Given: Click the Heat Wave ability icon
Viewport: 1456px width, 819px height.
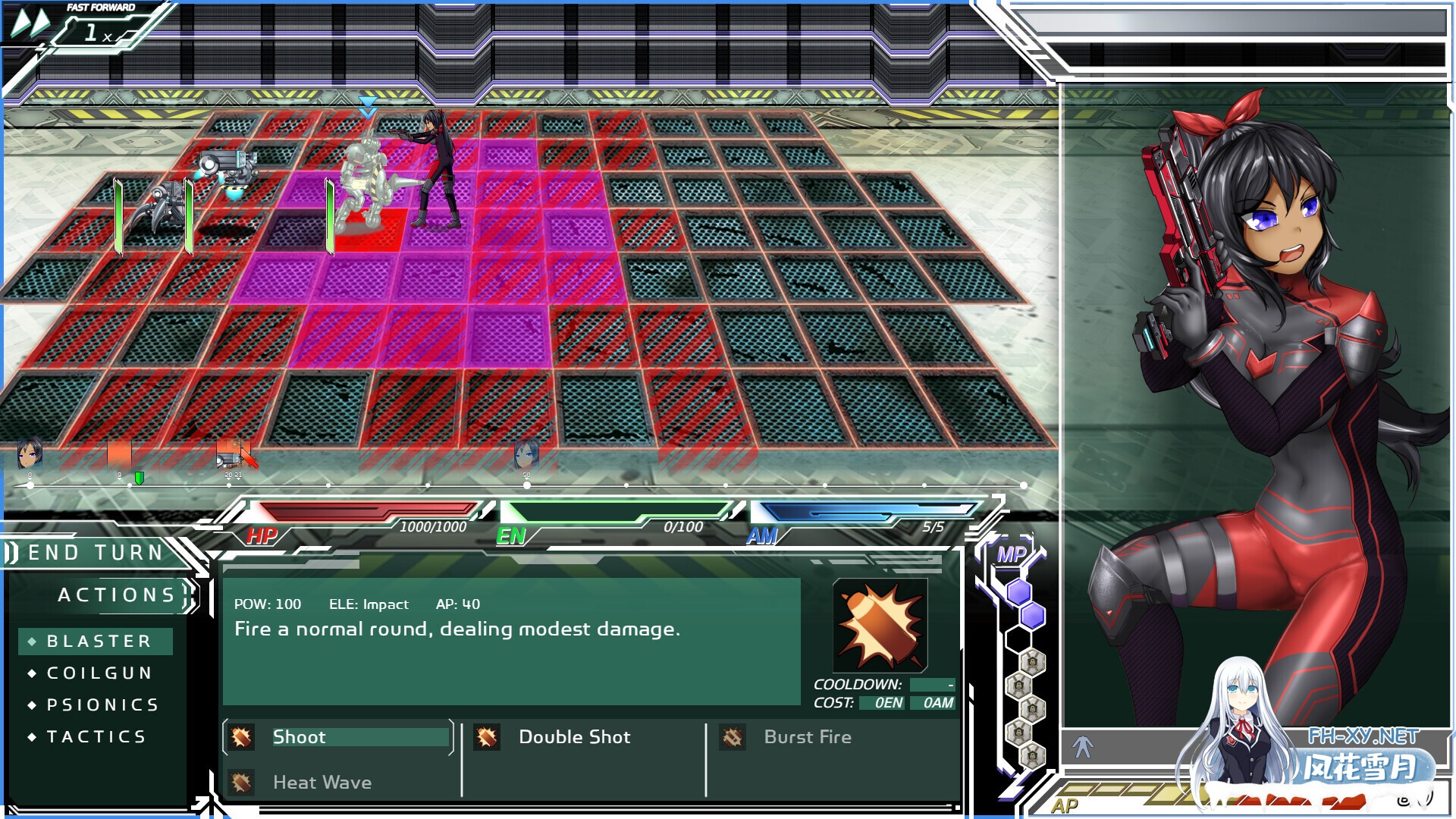Looking at the screenshot, I should pos(241,782).
